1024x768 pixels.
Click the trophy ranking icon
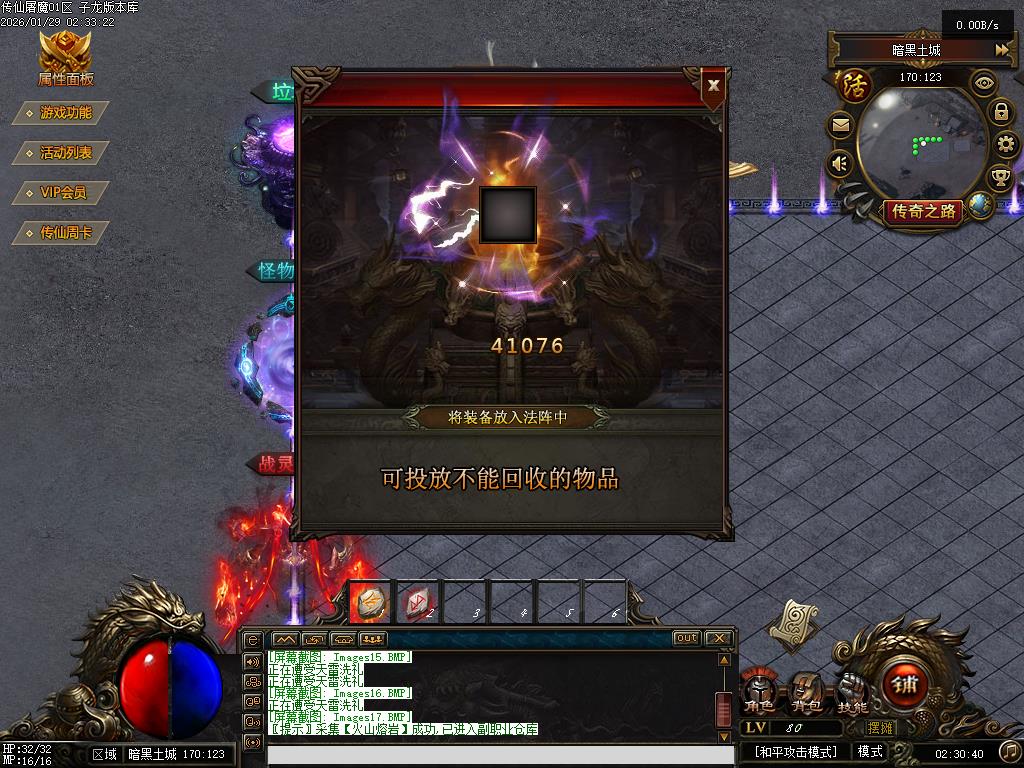1000,178
